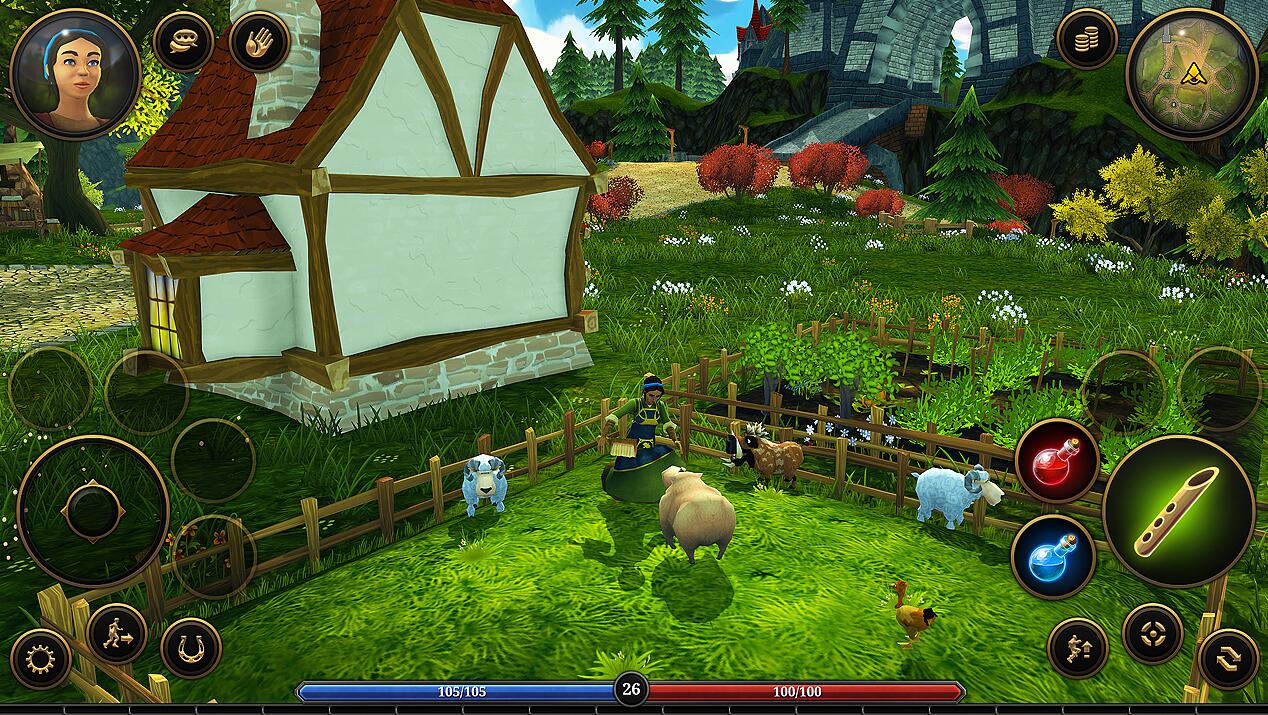Toggle the running figure auto-run button
The image size is (1268, 715).
[117, 633]
